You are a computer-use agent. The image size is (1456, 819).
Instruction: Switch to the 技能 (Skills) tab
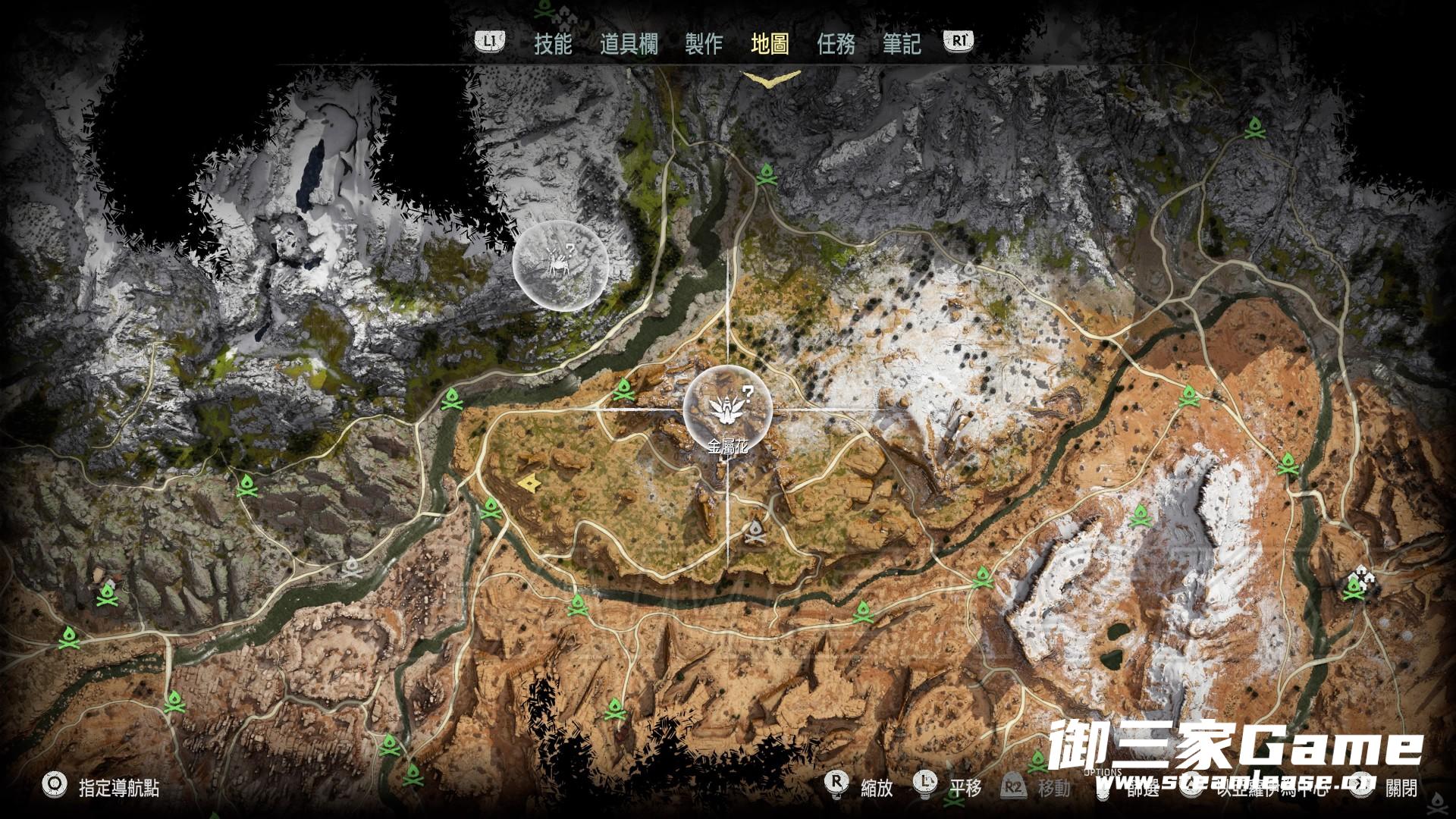pyautogui.click(x=553, y=44)
